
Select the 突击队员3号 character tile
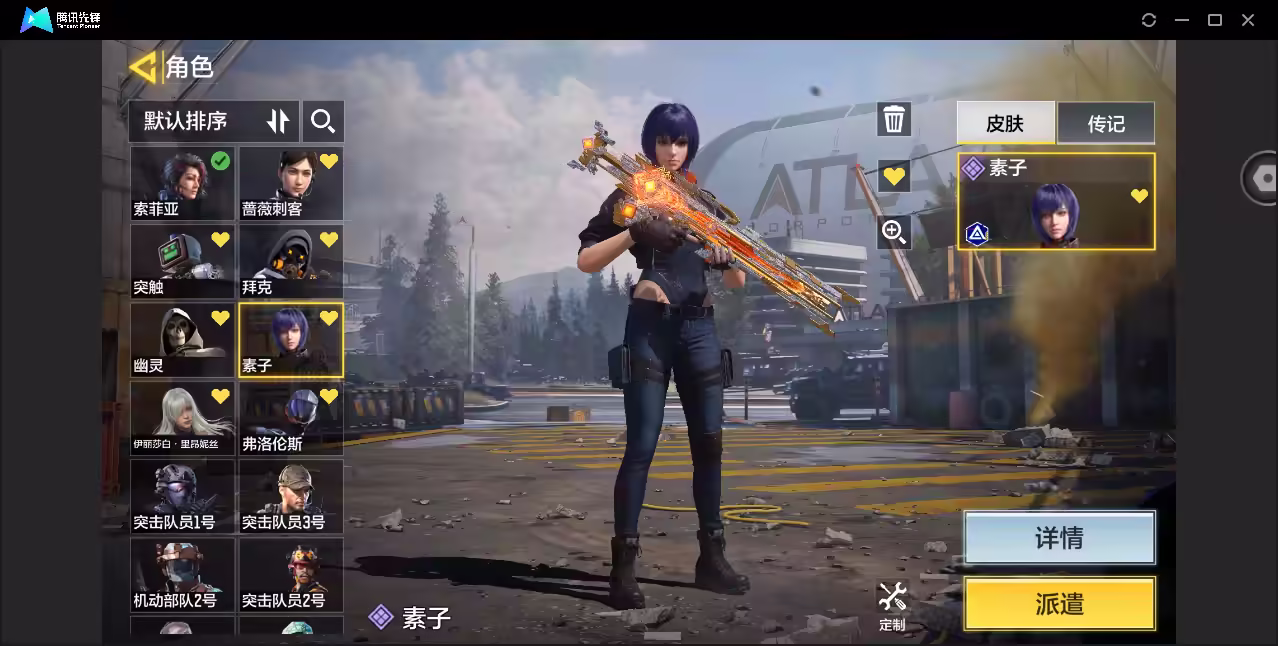point(291,496)
